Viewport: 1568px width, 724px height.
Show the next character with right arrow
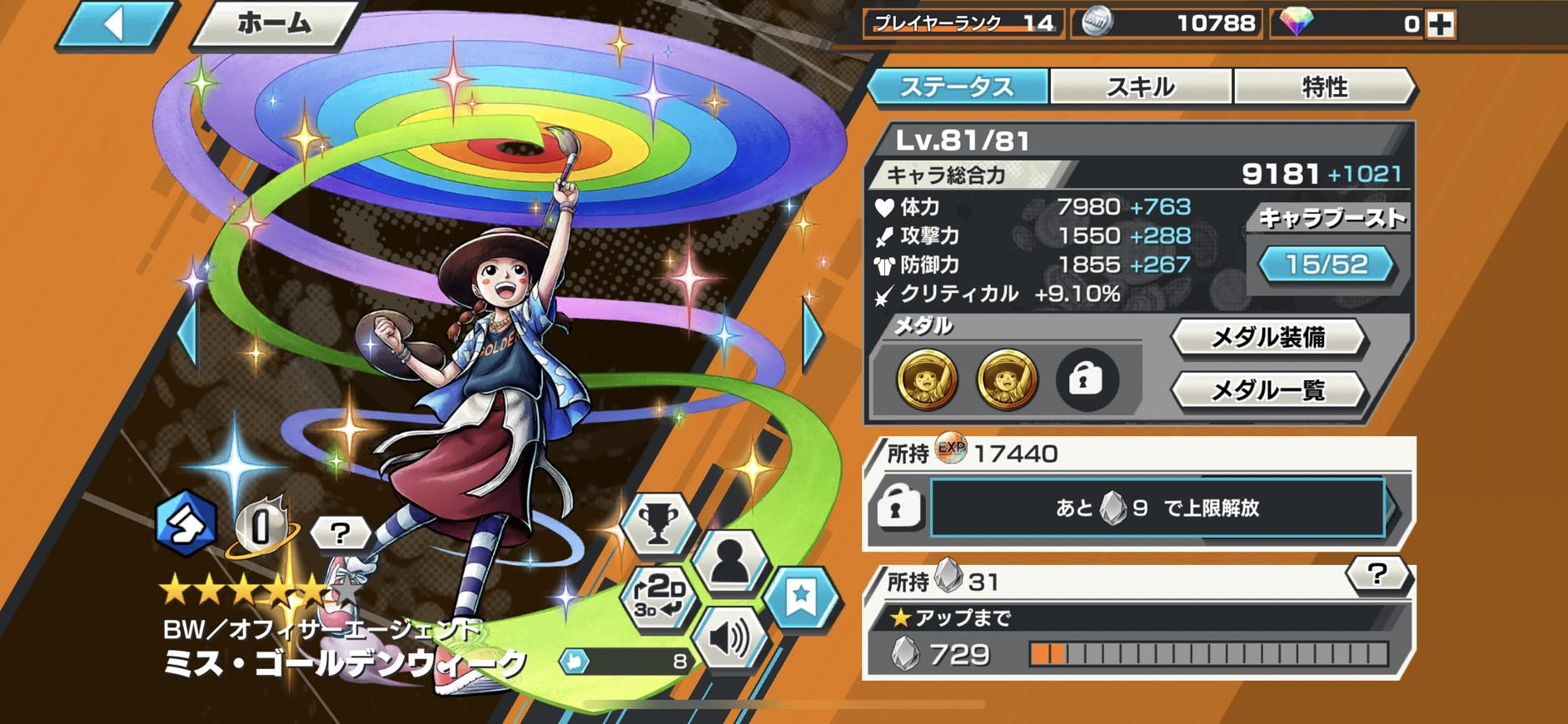pos(812,333)
